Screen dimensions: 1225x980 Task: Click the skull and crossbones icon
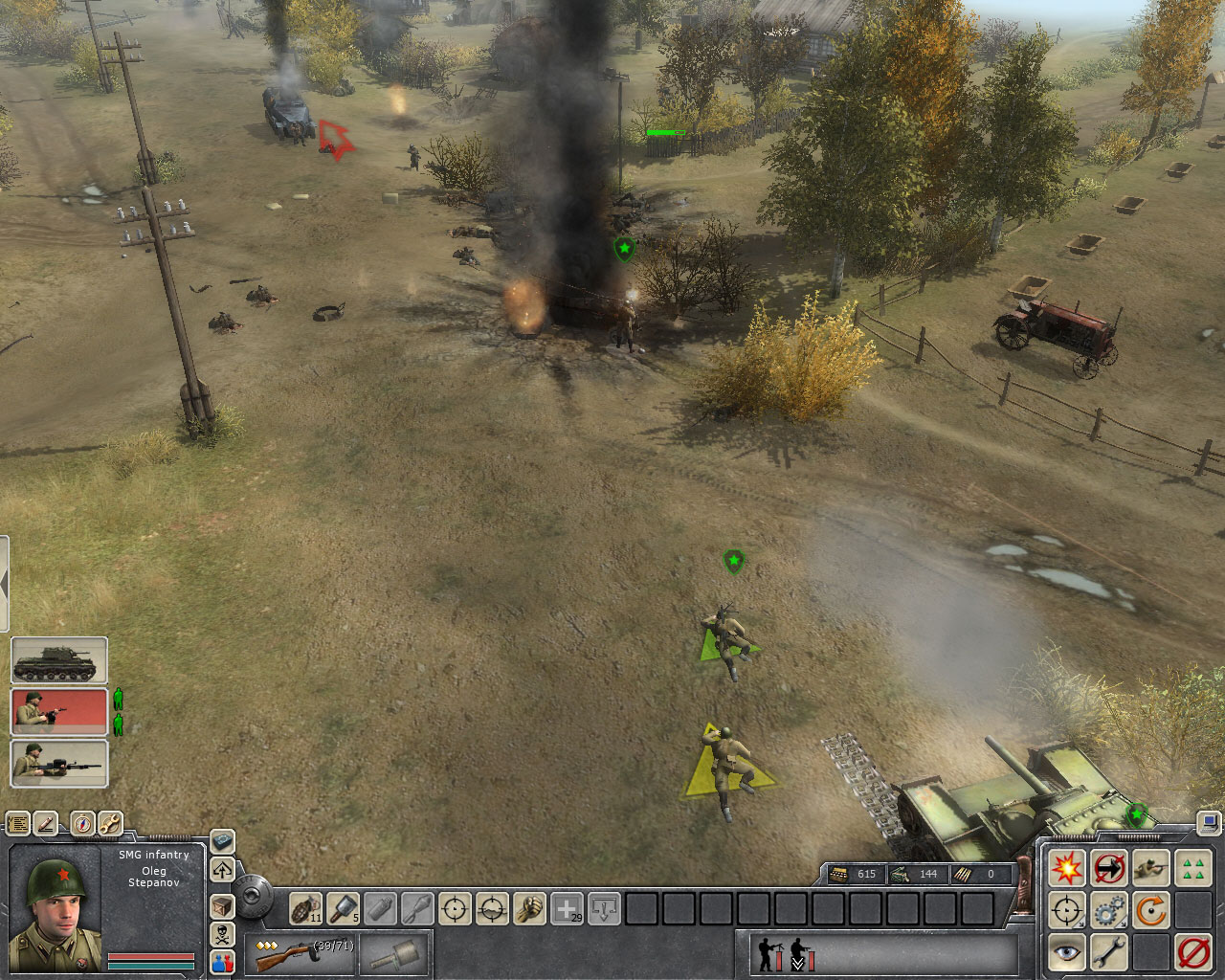click(222, 934)
